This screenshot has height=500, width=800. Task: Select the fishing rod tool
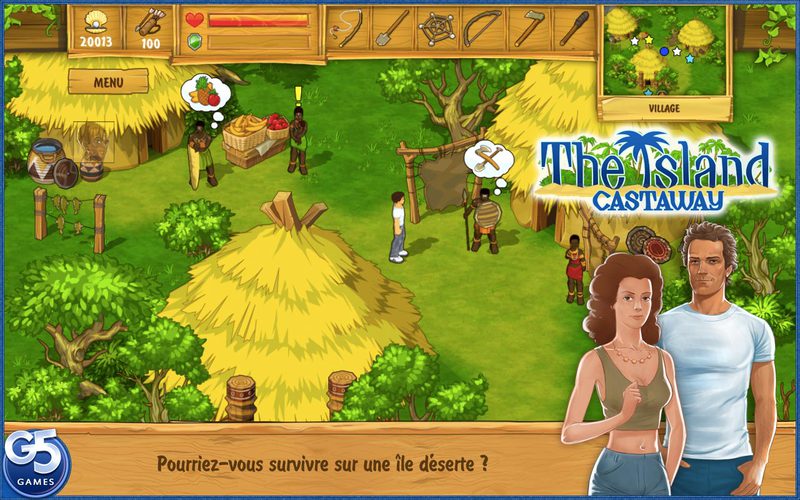[349, 27]
